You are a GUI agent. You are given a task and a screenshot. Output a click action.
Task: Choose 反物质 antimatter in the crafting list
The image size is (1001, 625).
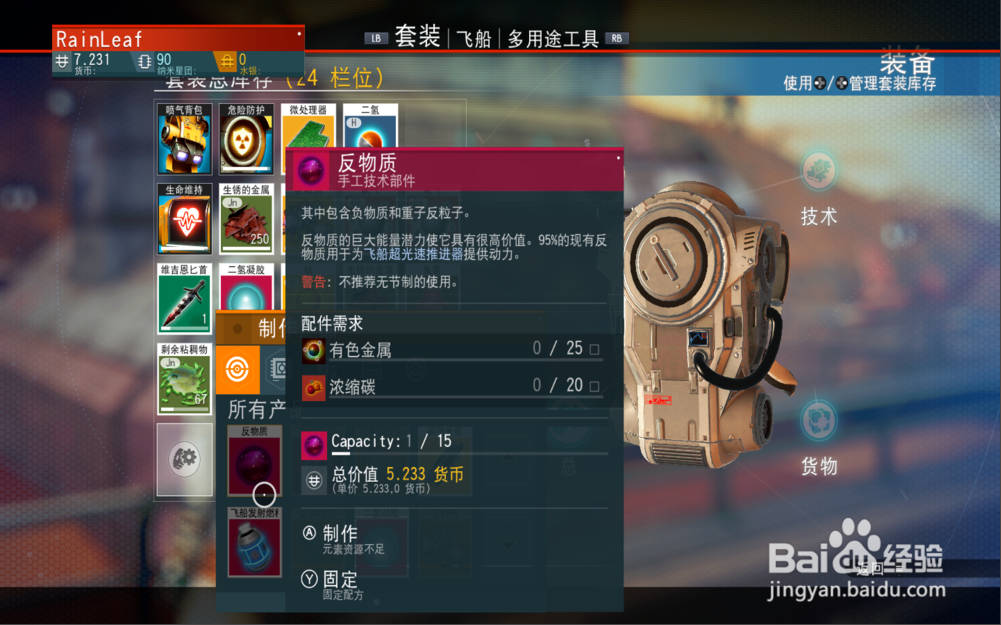pyautogui.click(x=254, y=460)
